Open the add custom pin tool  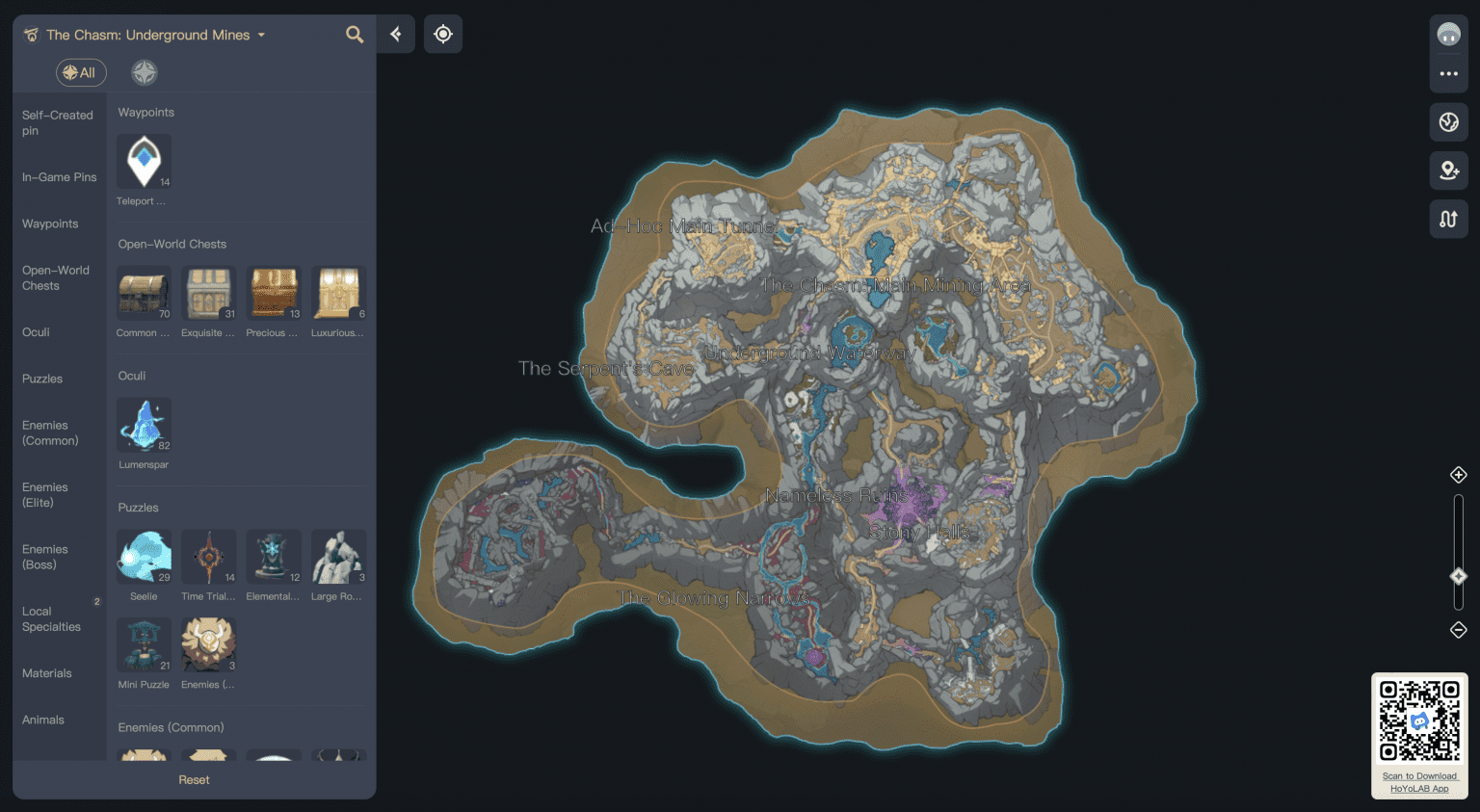(1448, 170)
